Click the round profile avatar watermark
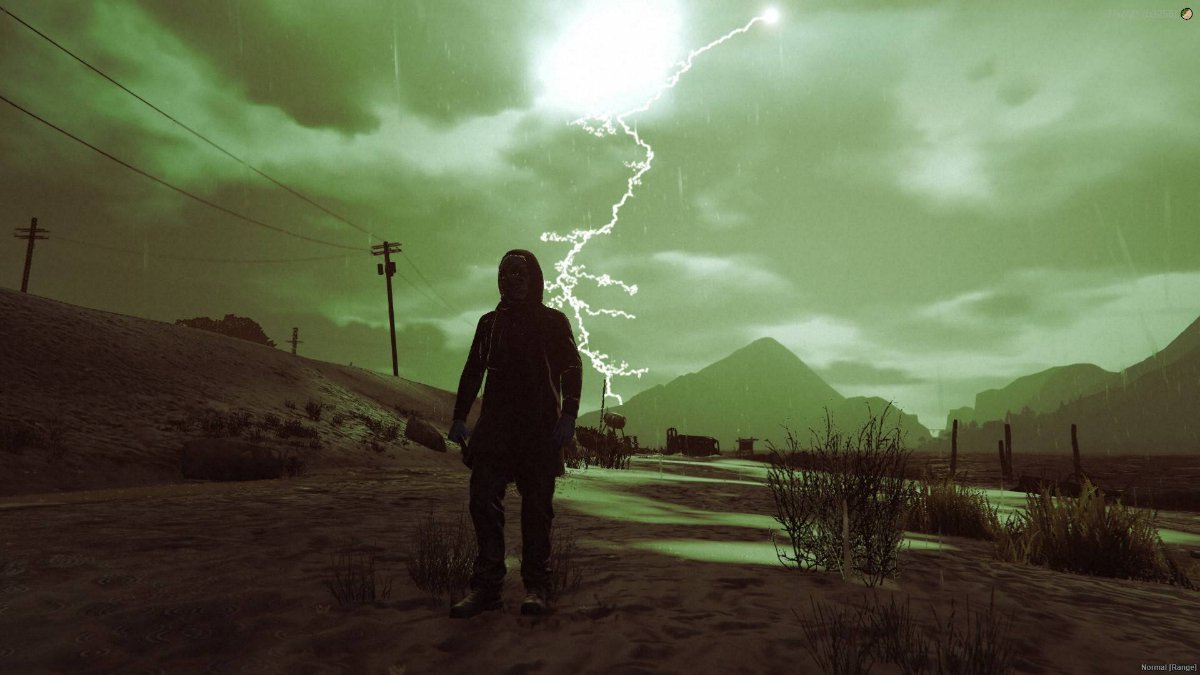 pyautogui.click(x=1187, y=13)
